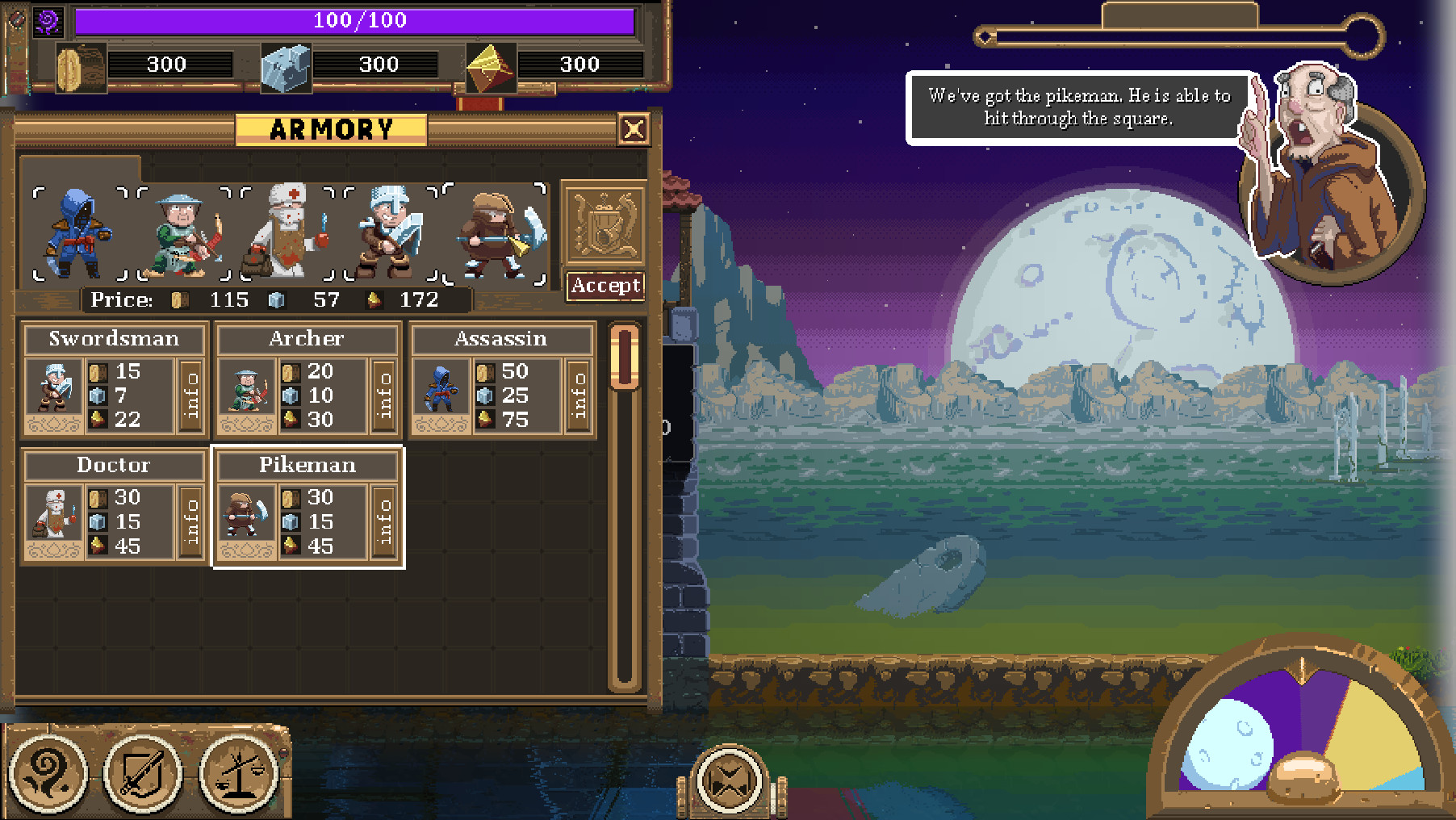
Task: Open the Archer info panel
Action: point(385,395)
